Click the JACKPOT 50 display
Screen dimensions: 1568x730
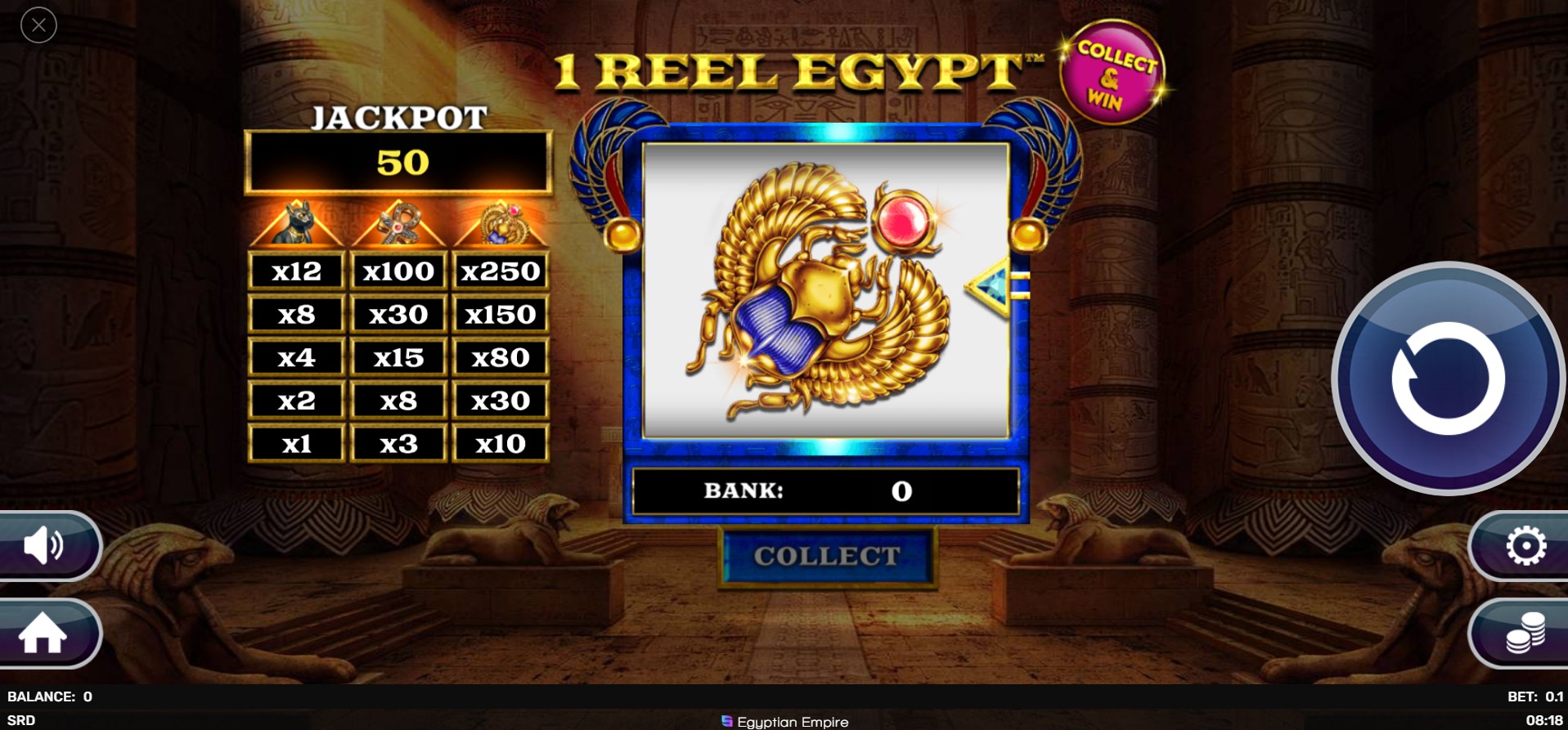(399, 161)
